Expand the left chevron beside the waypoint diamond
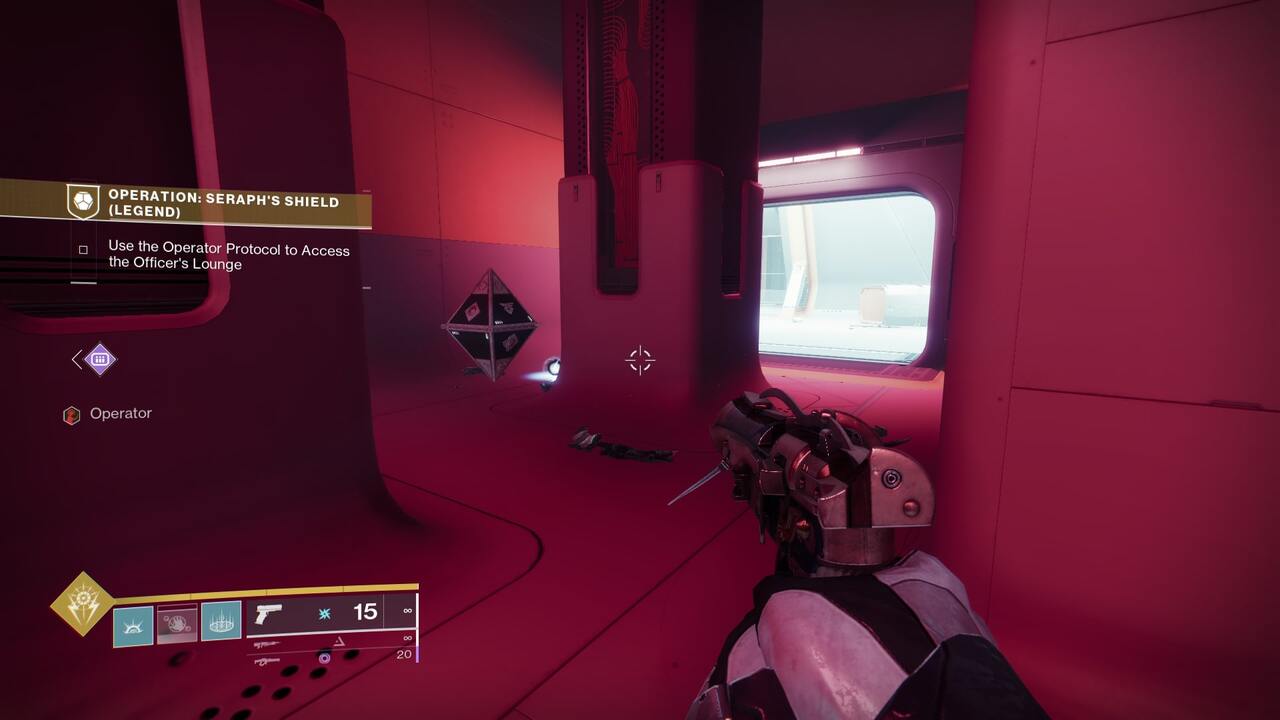Viewport: 1280px width, 720px height. click(x=76, y=359)
